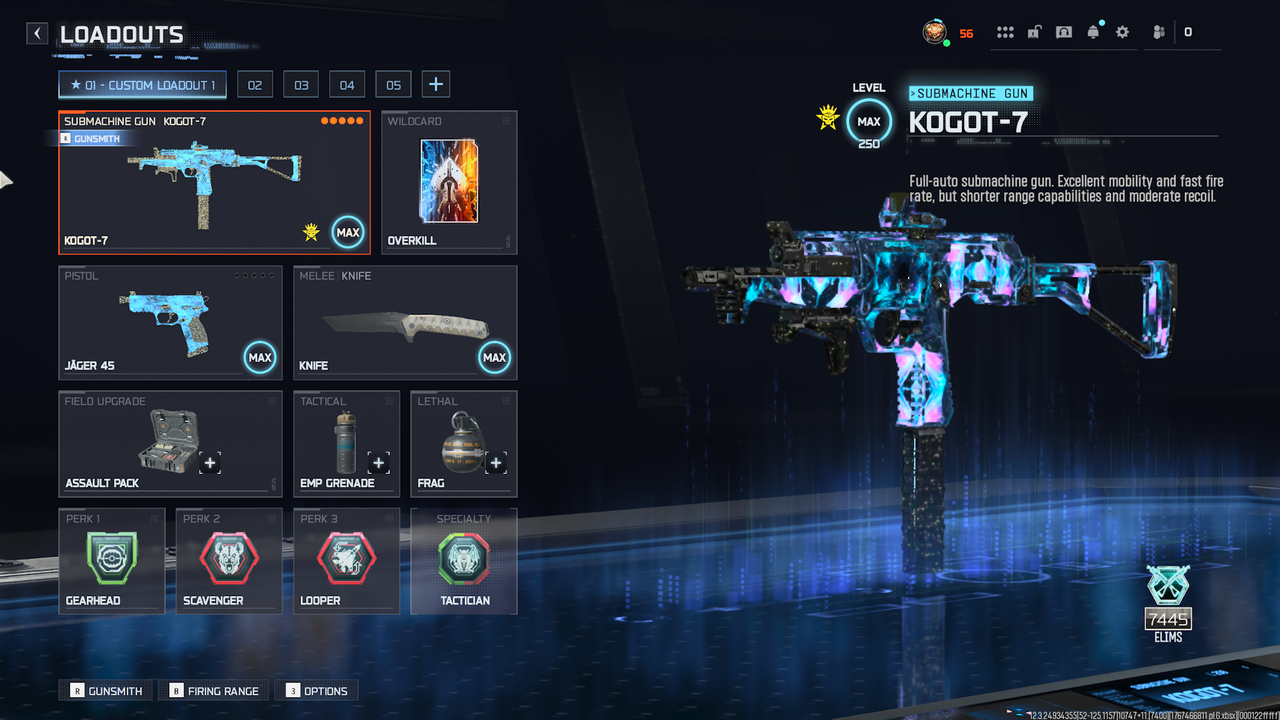Screen dimensions: 1280x720
Task: Show notifications with the bell icon
Action: [1093, 32]
